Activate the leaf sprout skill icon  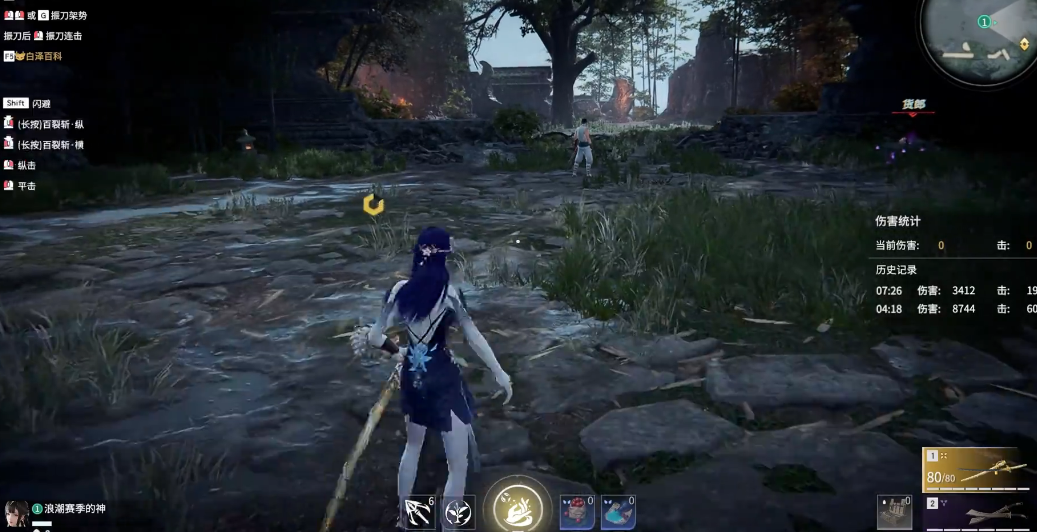pyautogui.click(x=459, y=513)
